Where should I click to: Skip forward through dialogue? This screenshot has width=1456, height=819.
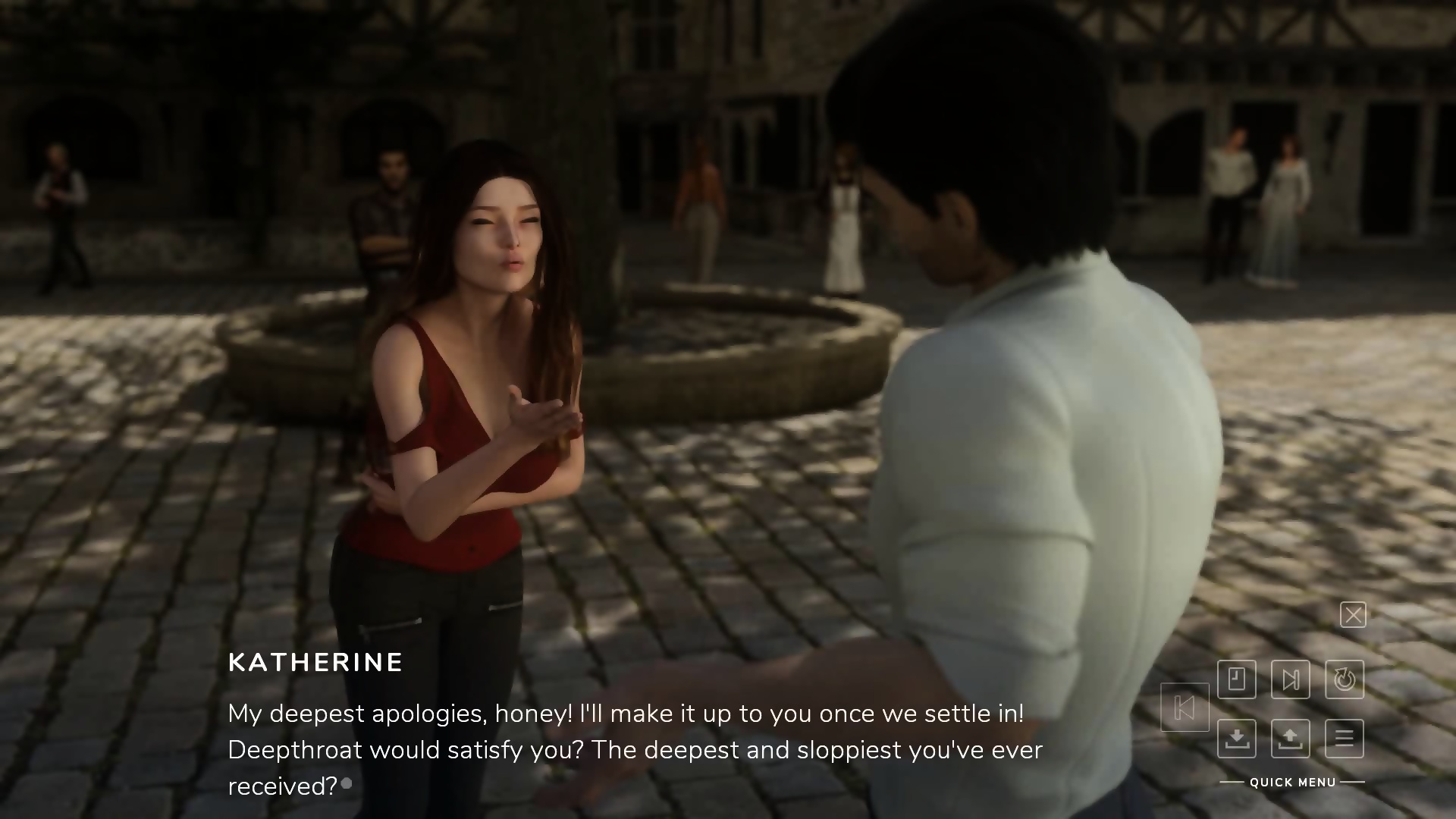point(1291,679)
